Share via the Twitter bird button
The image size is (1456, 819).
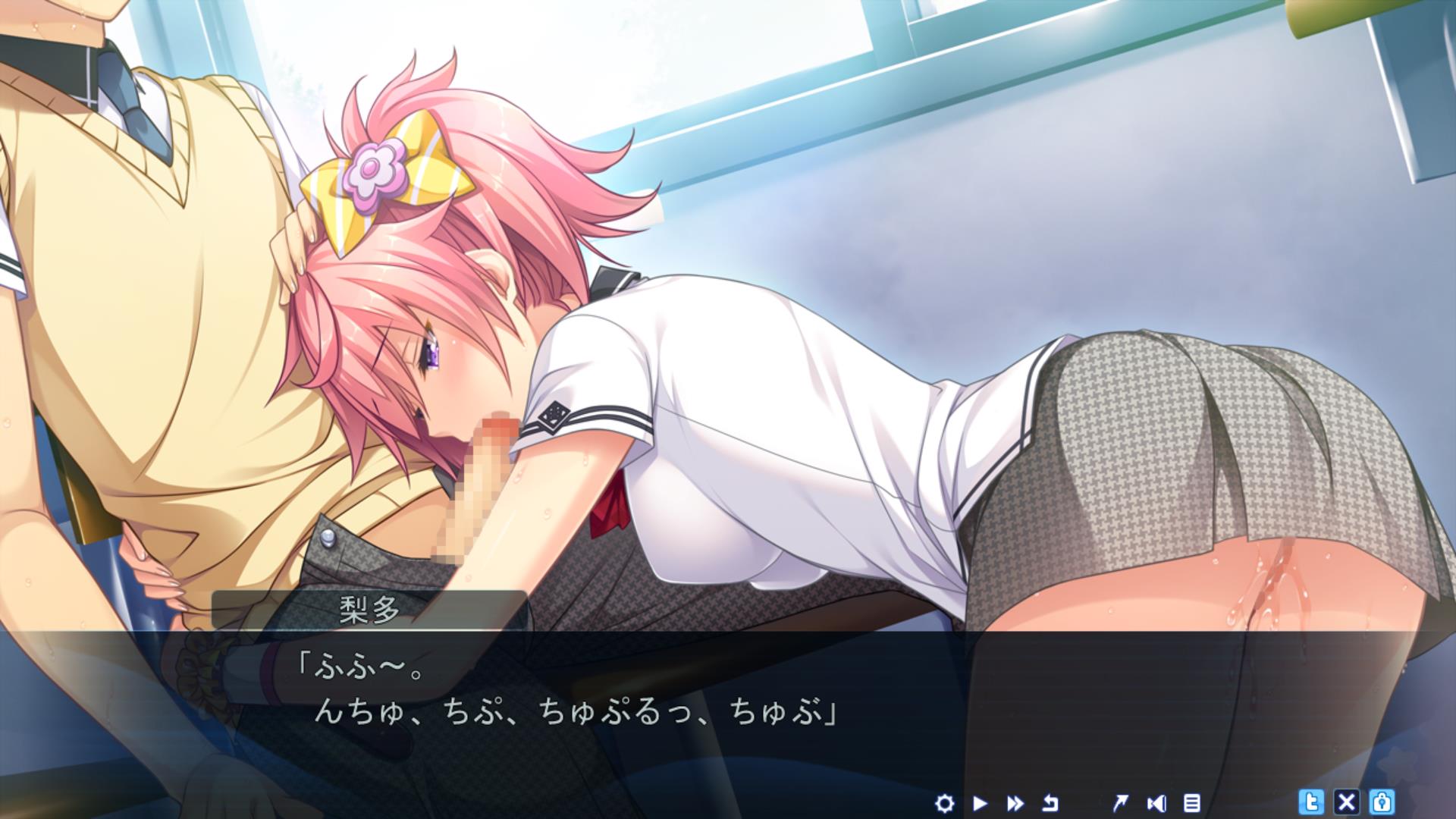point(1311,802)
